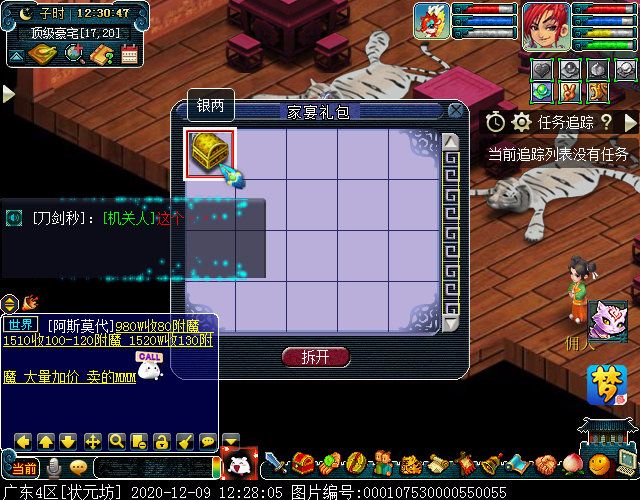
Task: Select the golden treasure chest item slot
Action: [210, 154]
